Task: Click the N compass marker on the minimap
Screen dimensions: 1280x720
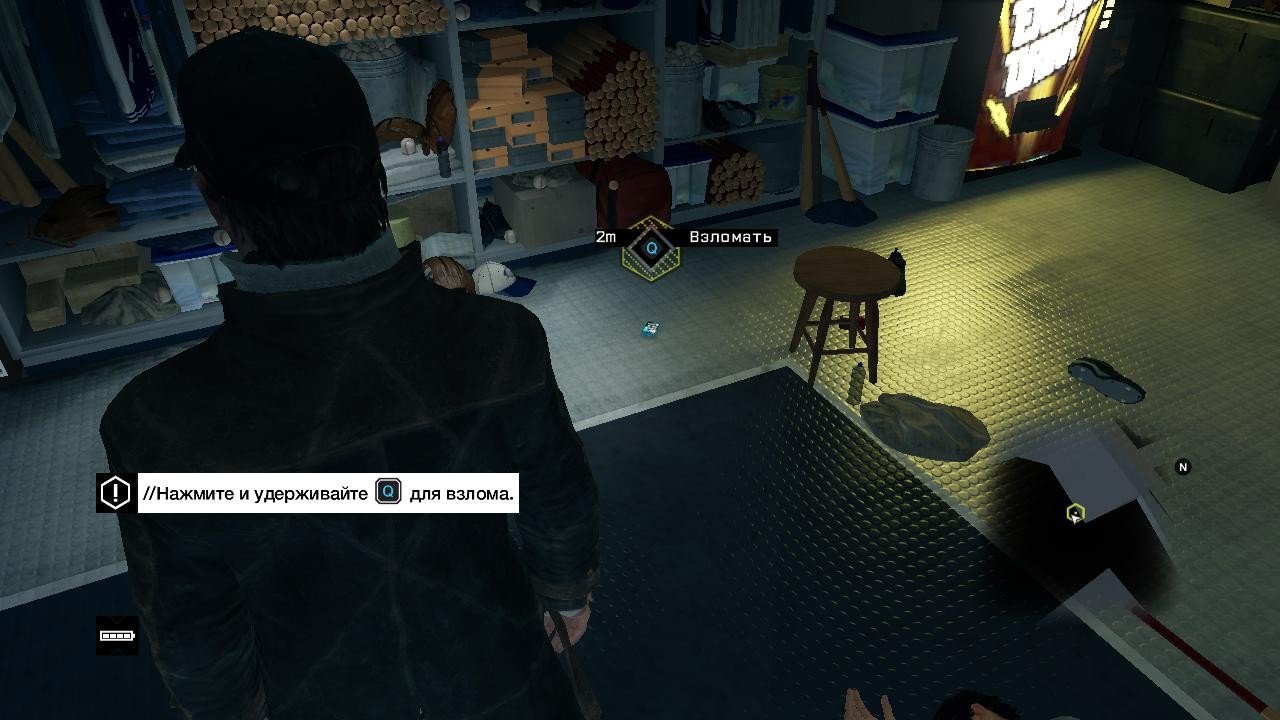Action: click(x=1184, y=465)
